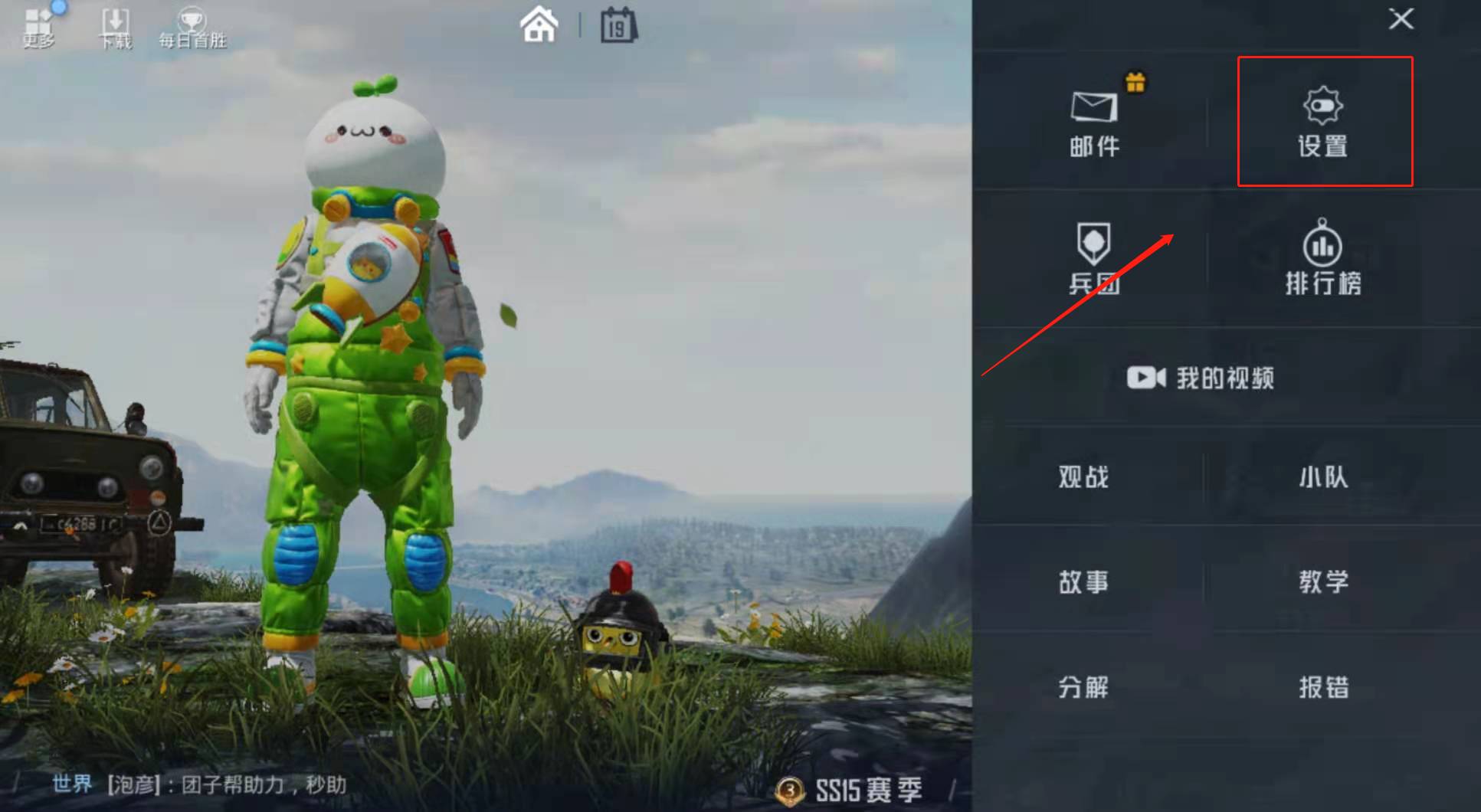Click the home lobby icon at top
Screen dimensions: 1481x812
(x=539, y=25)
